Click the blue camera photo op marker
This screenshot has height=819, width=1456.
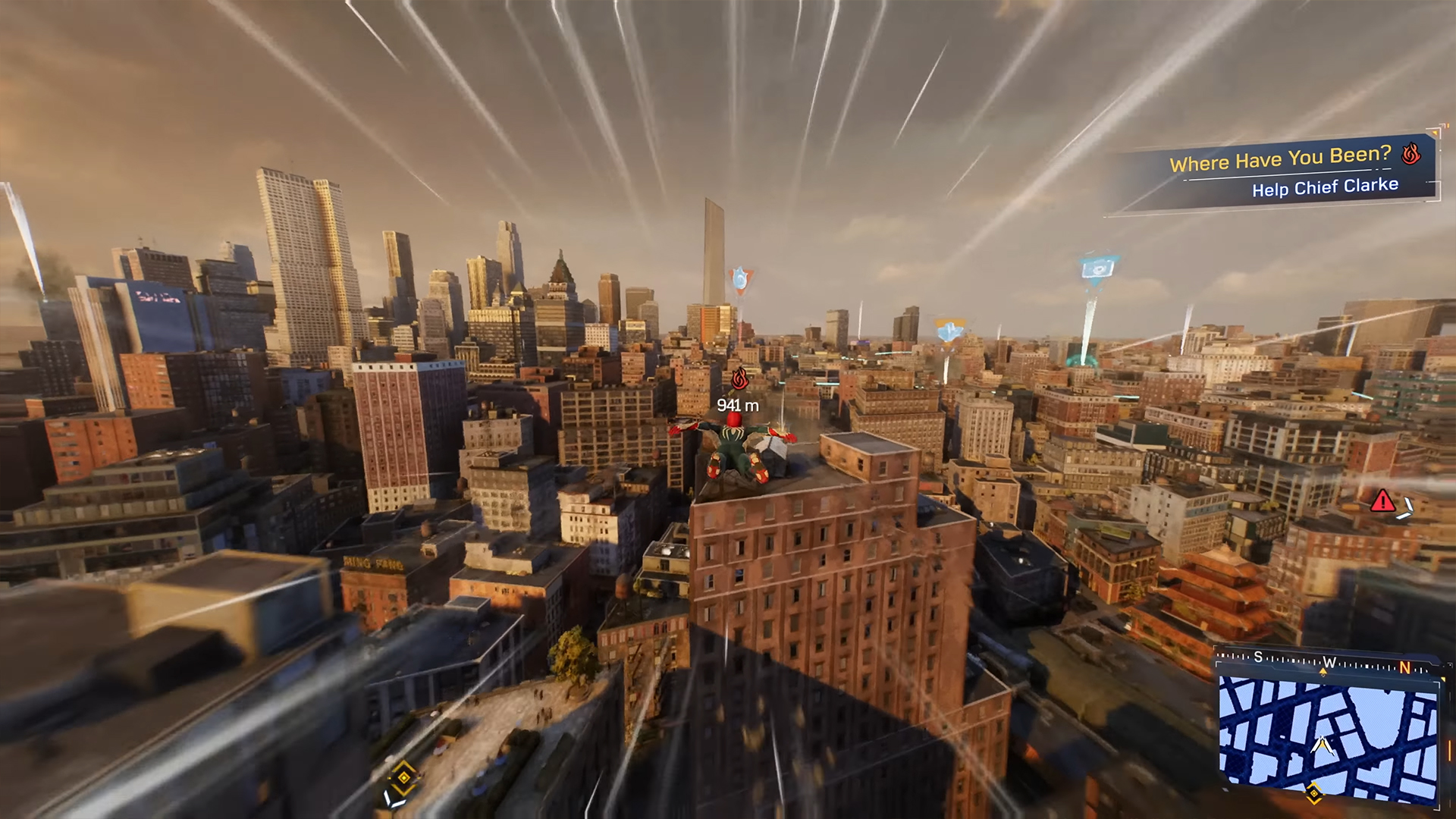1097,268
